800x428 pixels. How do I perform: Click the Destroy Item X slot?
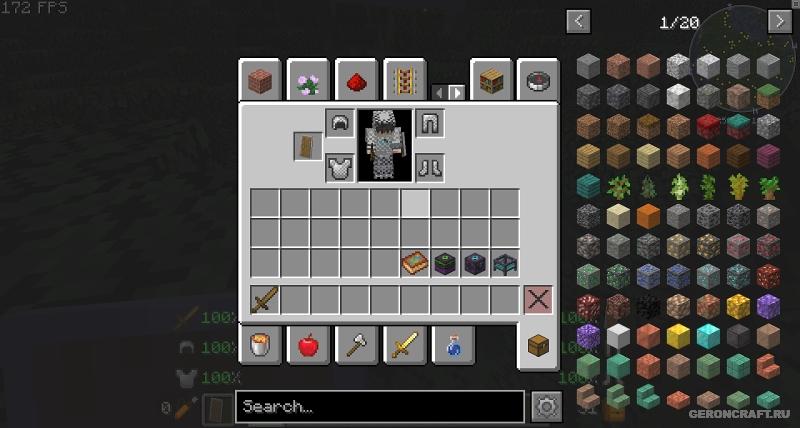tap(538, 298)
